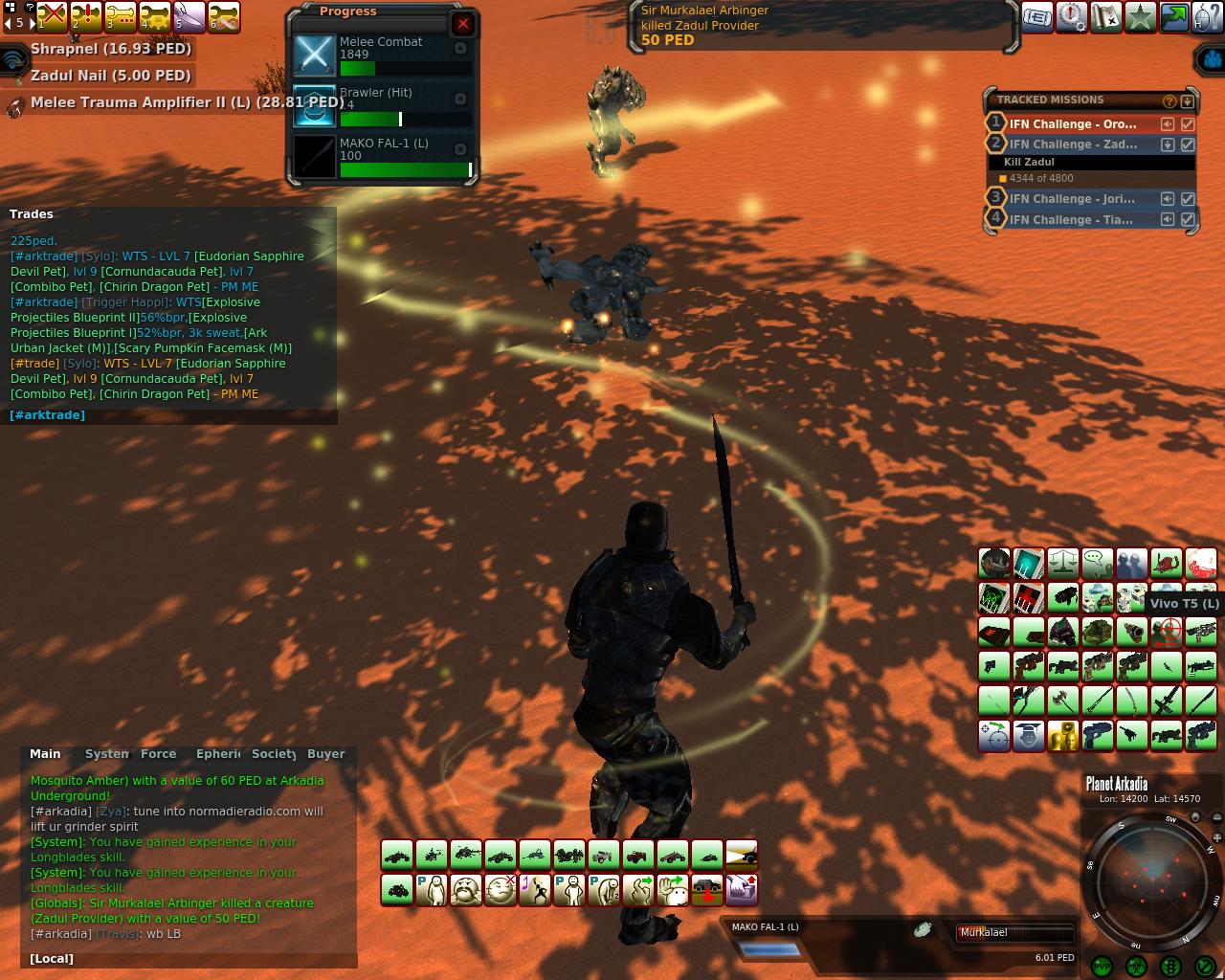Activate the double-bladed axe weapon slot
1225x980 pixels.
pos(1063,701)
